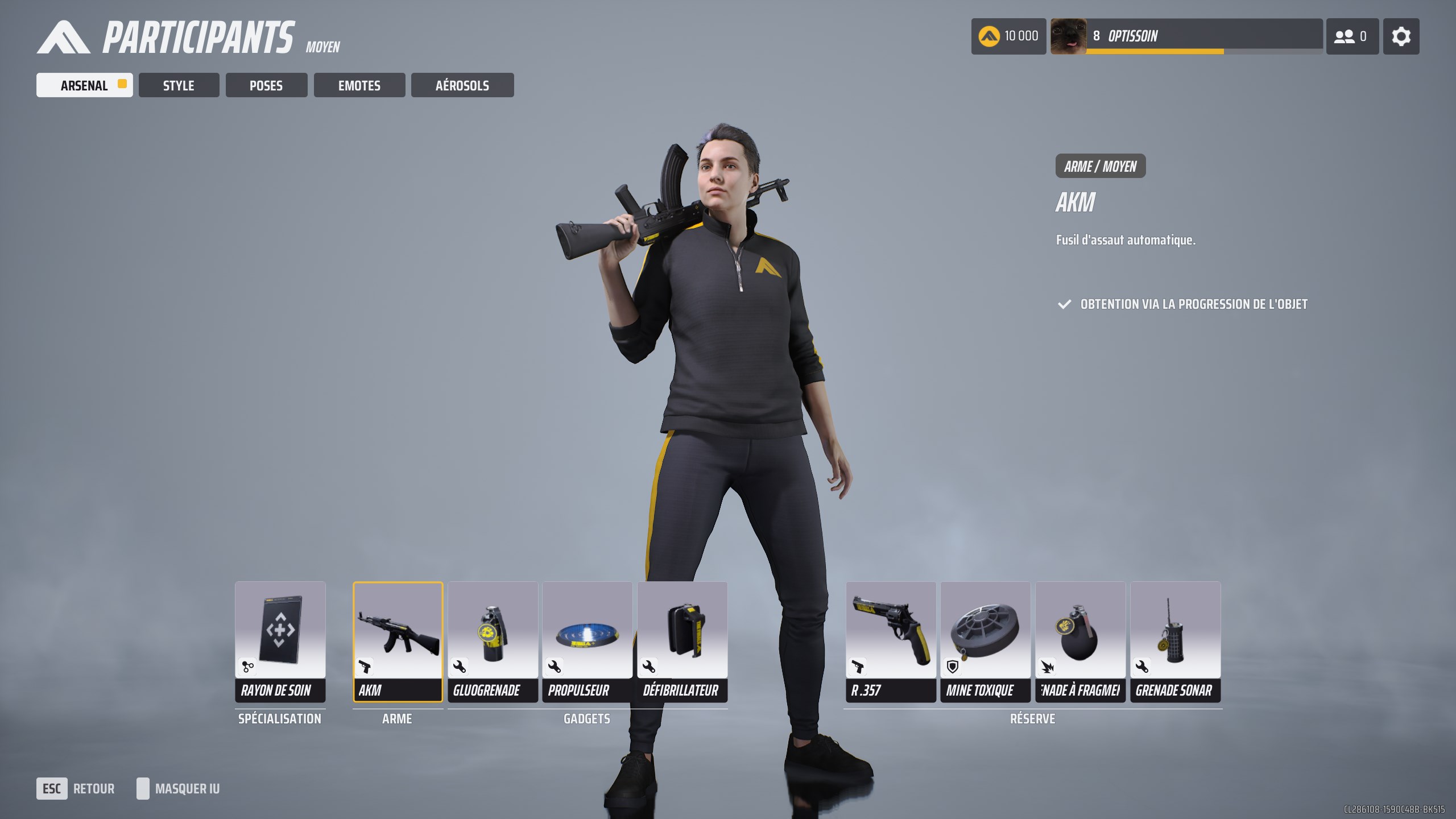Open the friends list button

pos(1352,36)
